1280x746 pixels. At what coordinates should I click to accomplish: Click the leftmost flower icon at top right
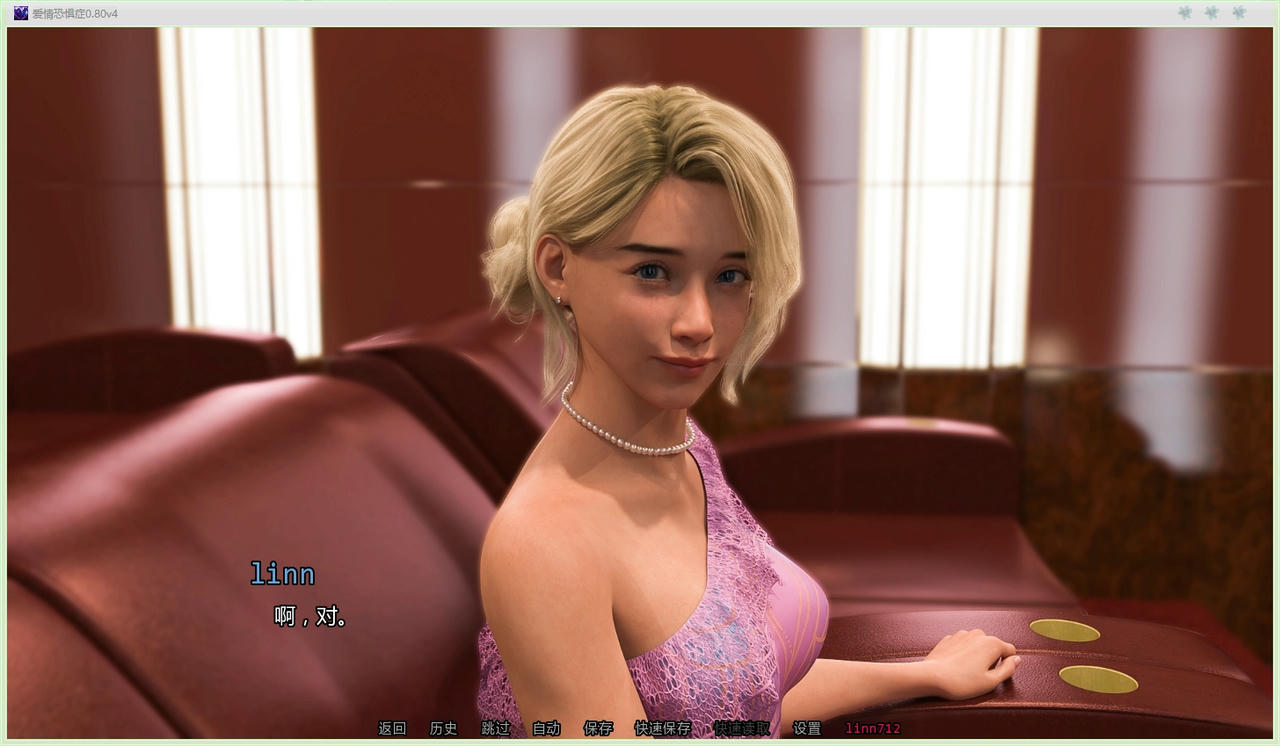pyautogui.click(x=1184, y=14)
